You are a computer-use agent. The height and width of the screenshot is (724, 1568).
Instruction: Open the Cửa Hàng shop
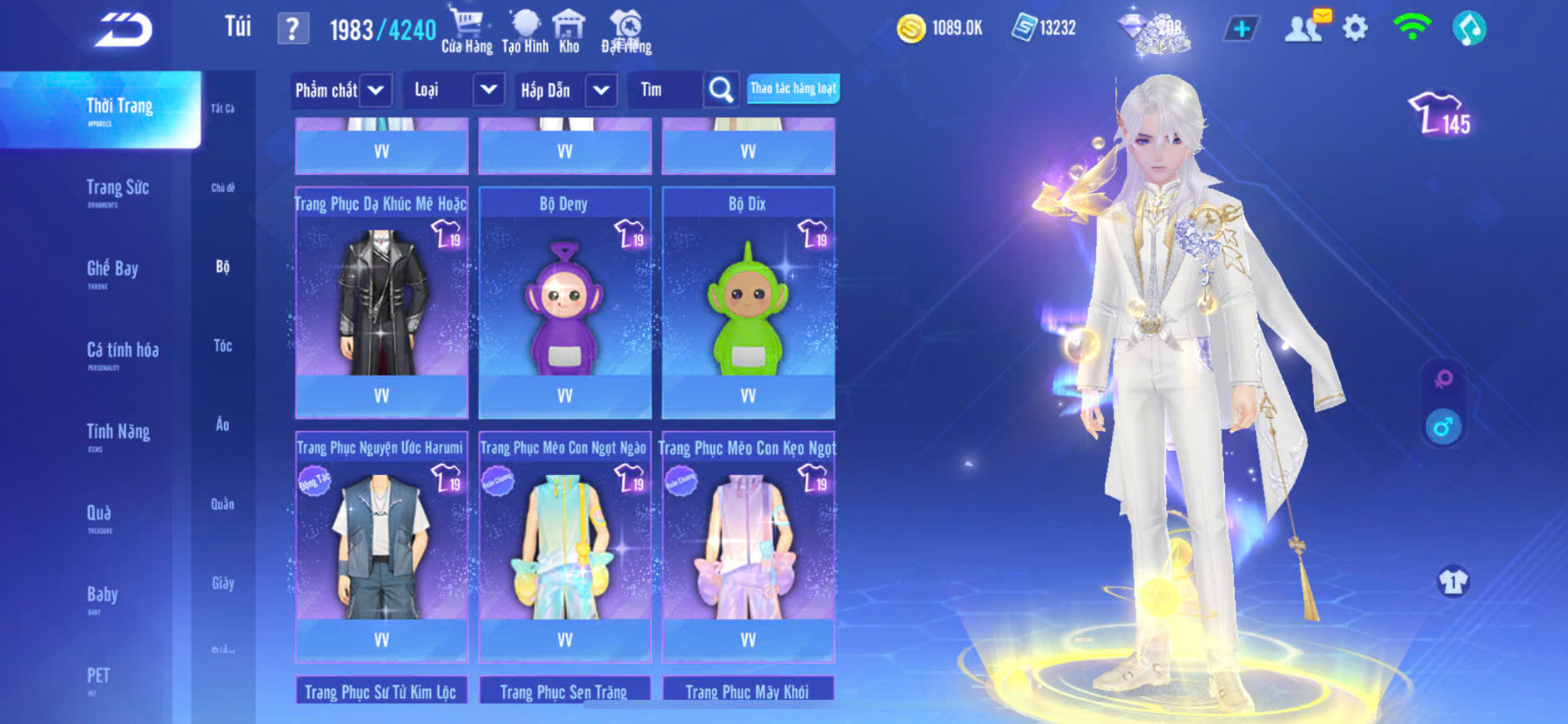pyautogui.click(x=466, y=31)
